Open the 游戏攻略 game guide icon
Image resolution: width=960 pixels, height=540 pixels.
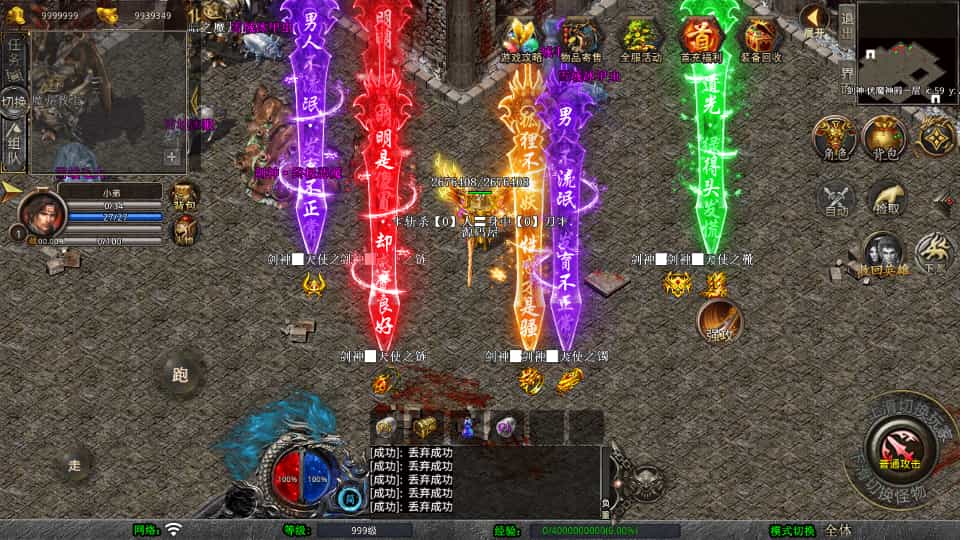point(520,41)
